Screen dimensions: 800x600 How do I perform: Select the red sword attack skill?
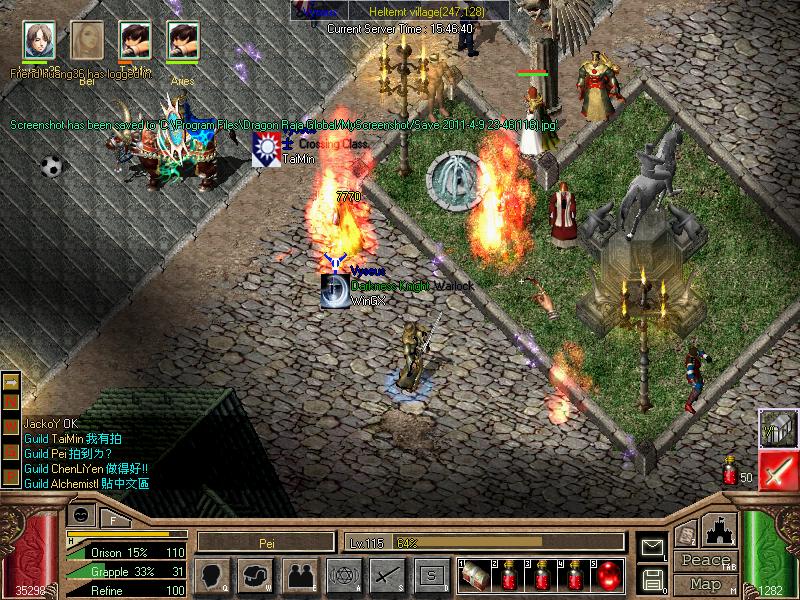point(777,471)
